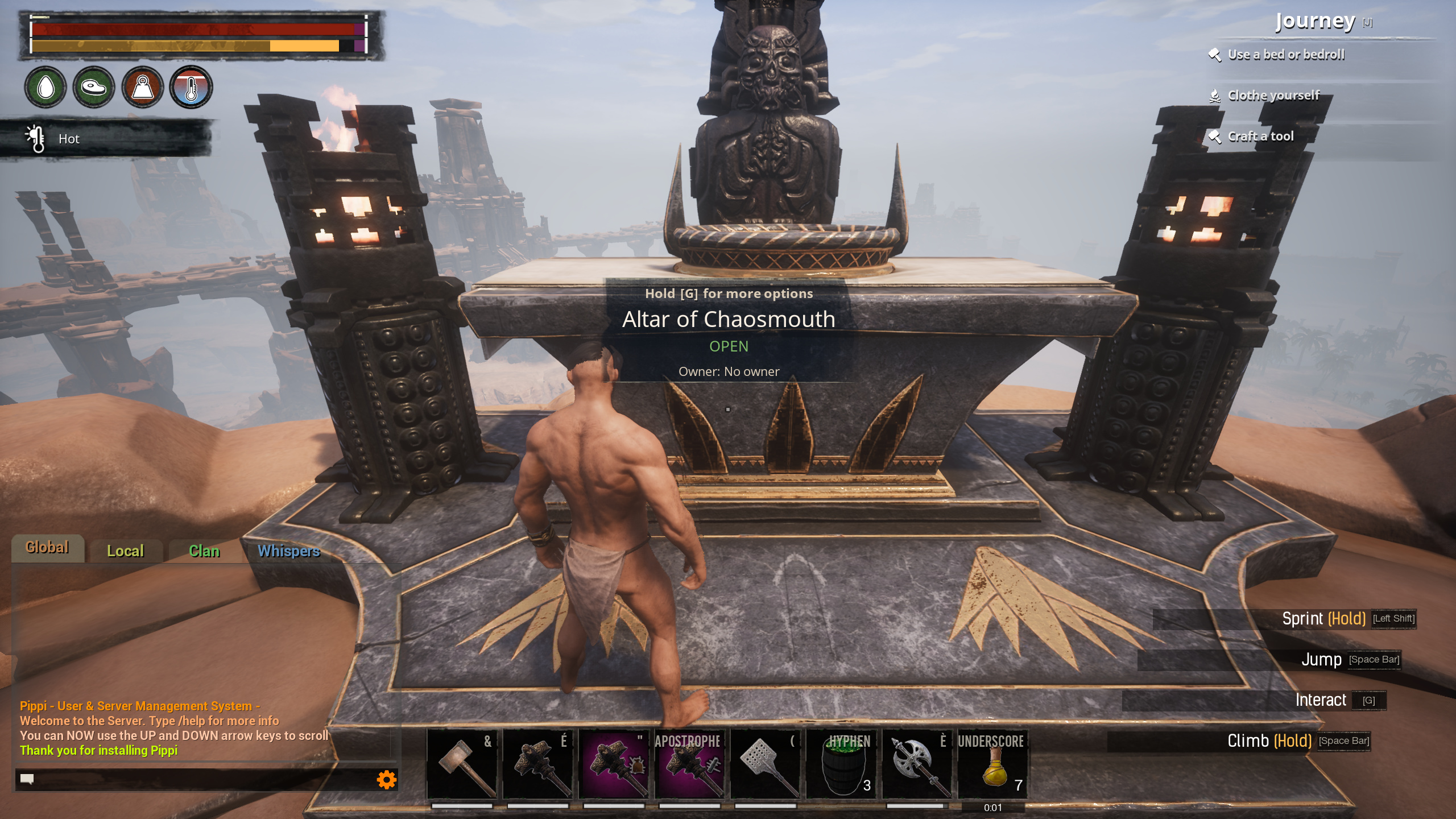Choose the green-filled barrel hotbar slot
This screenshot has height=819, width=1456.
coord(842,765)
